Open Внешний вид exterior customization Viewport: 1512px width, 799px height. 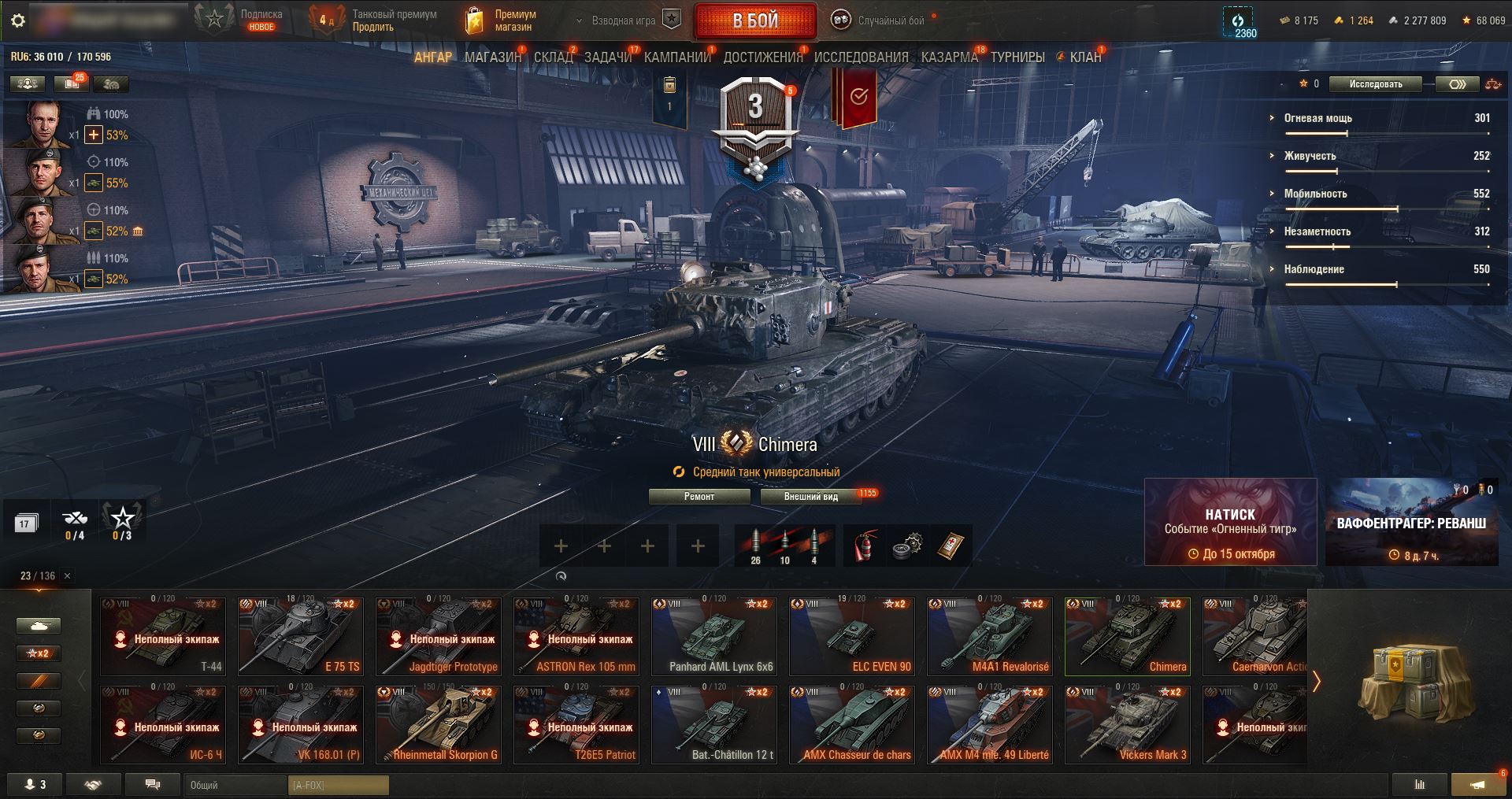810,497
